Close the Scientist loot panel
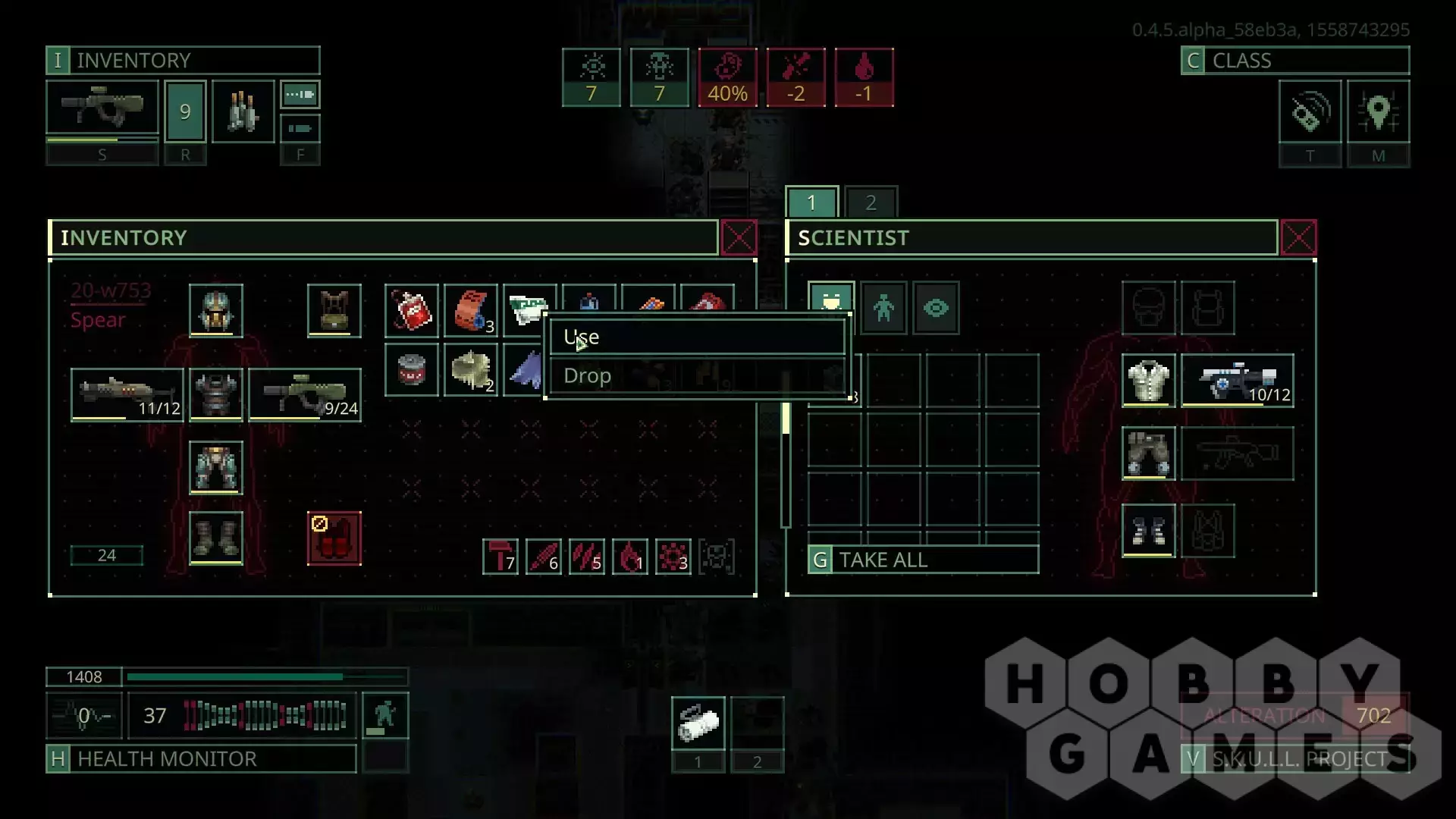Image resolution: width=1456 pixels, height=819 pixels. (x=1298, y=238)
